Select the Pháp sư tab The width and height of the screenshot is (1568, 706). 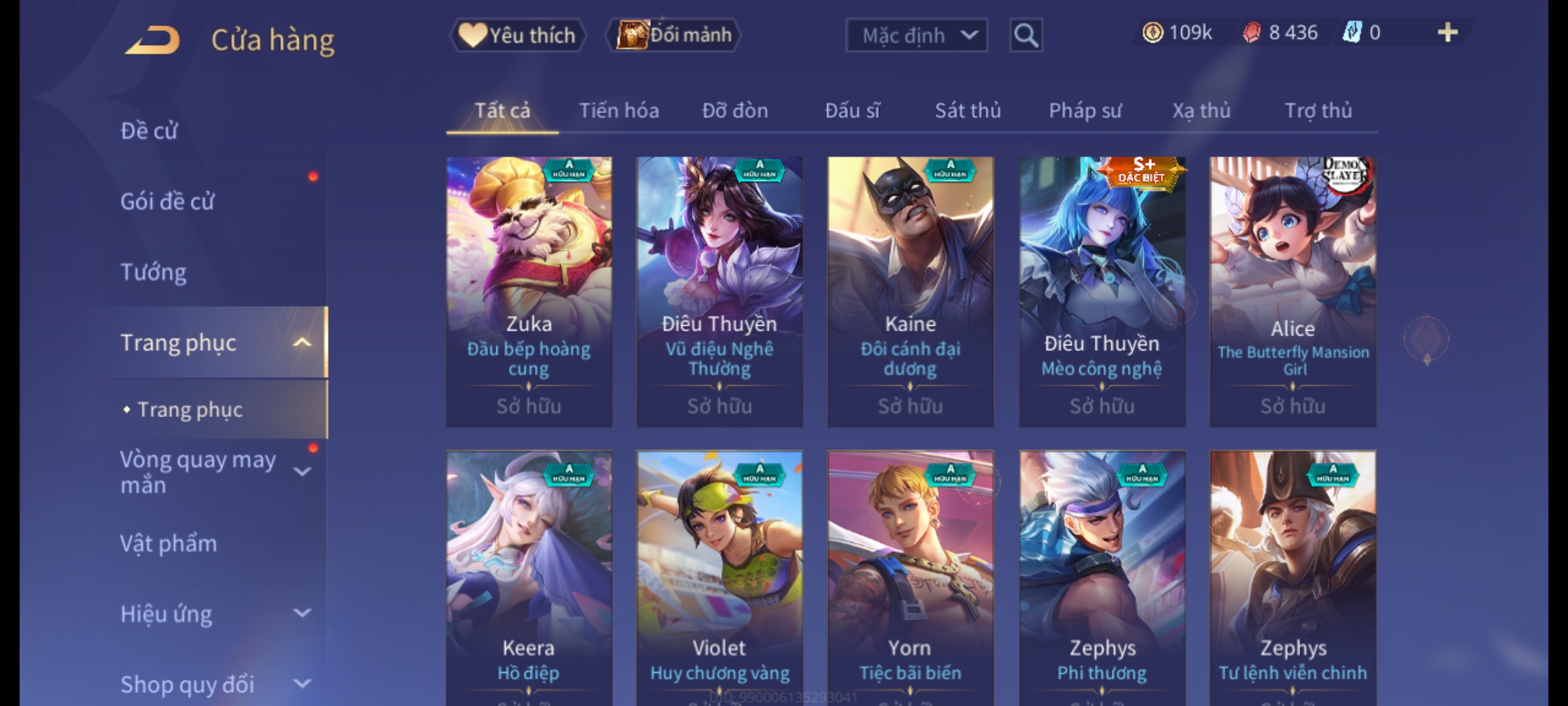(1085, 110)
